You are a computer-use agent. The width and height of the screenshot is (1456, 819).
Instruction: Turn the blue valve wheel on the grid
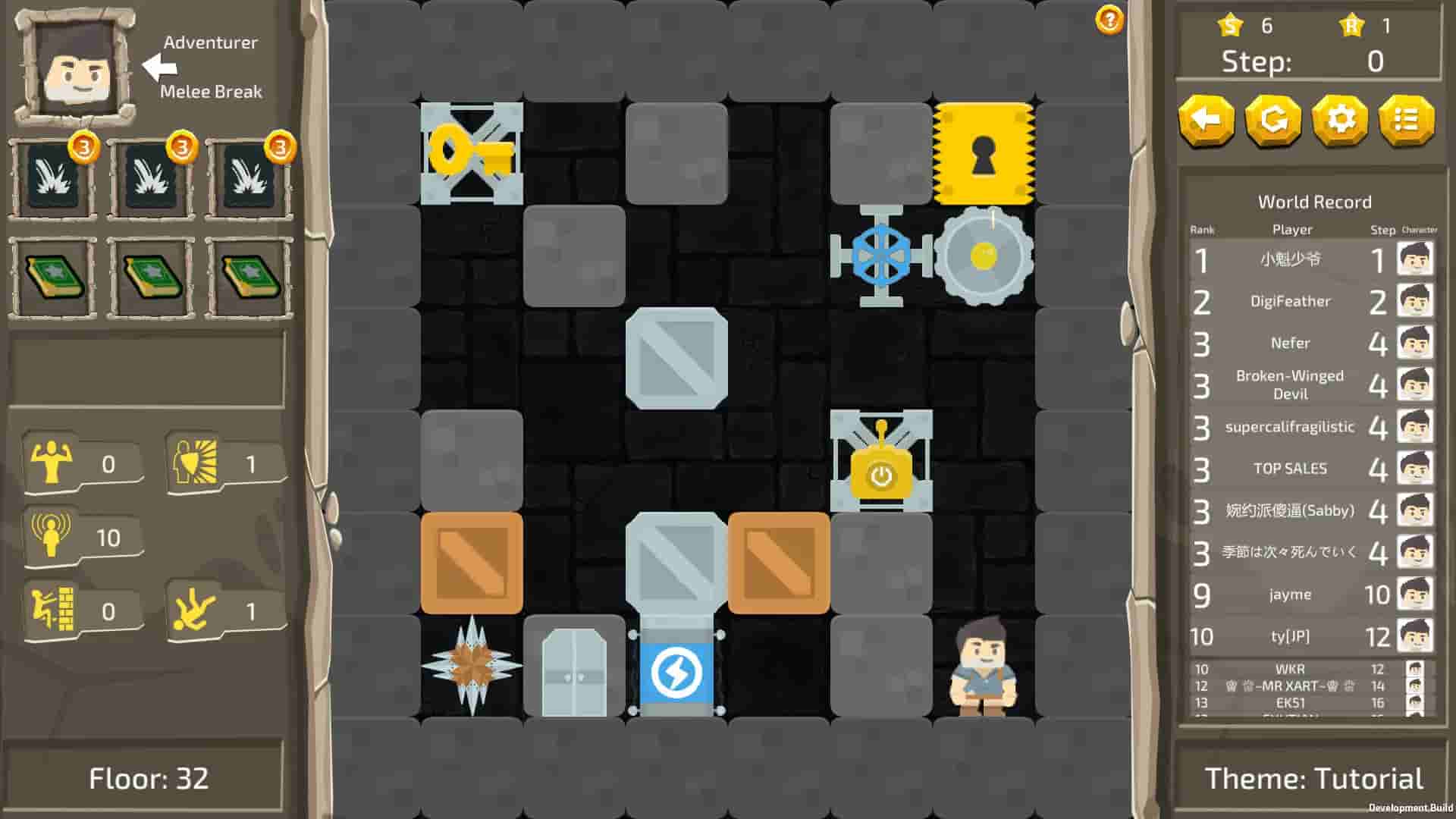pos(882,255)
